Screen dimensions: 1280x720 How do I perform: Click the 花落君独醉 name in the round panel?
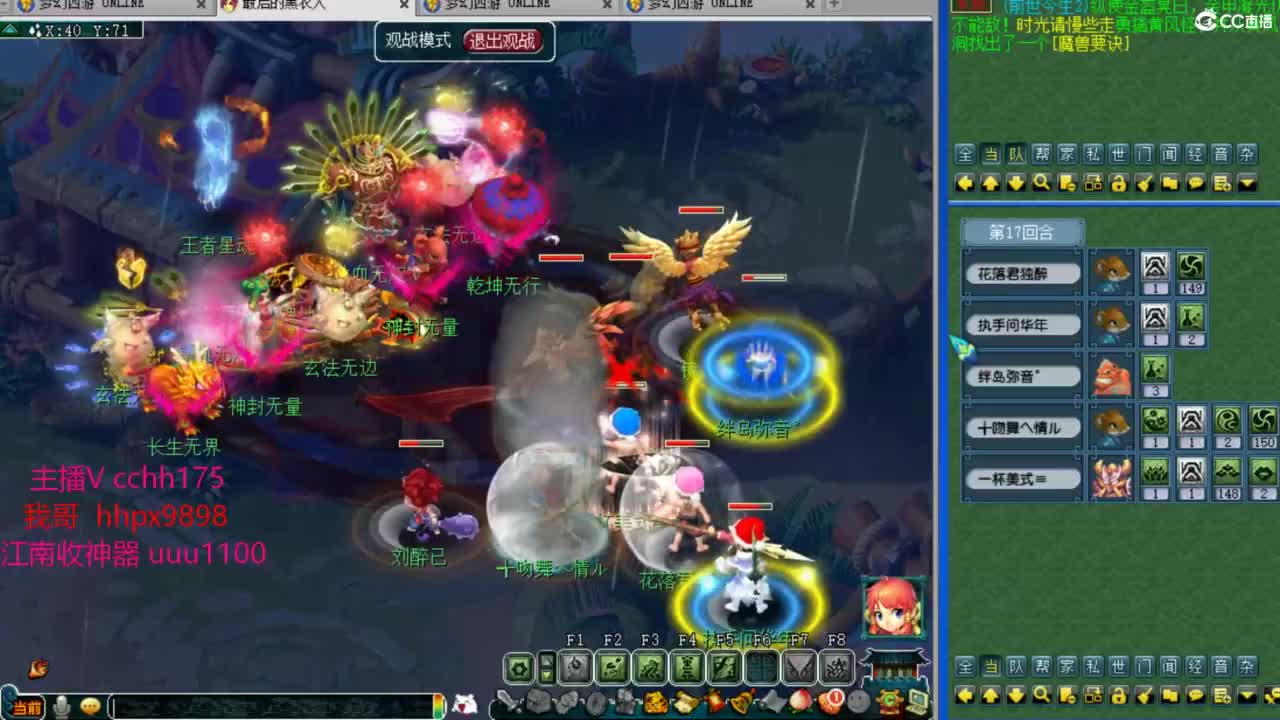pos(1020,273)
